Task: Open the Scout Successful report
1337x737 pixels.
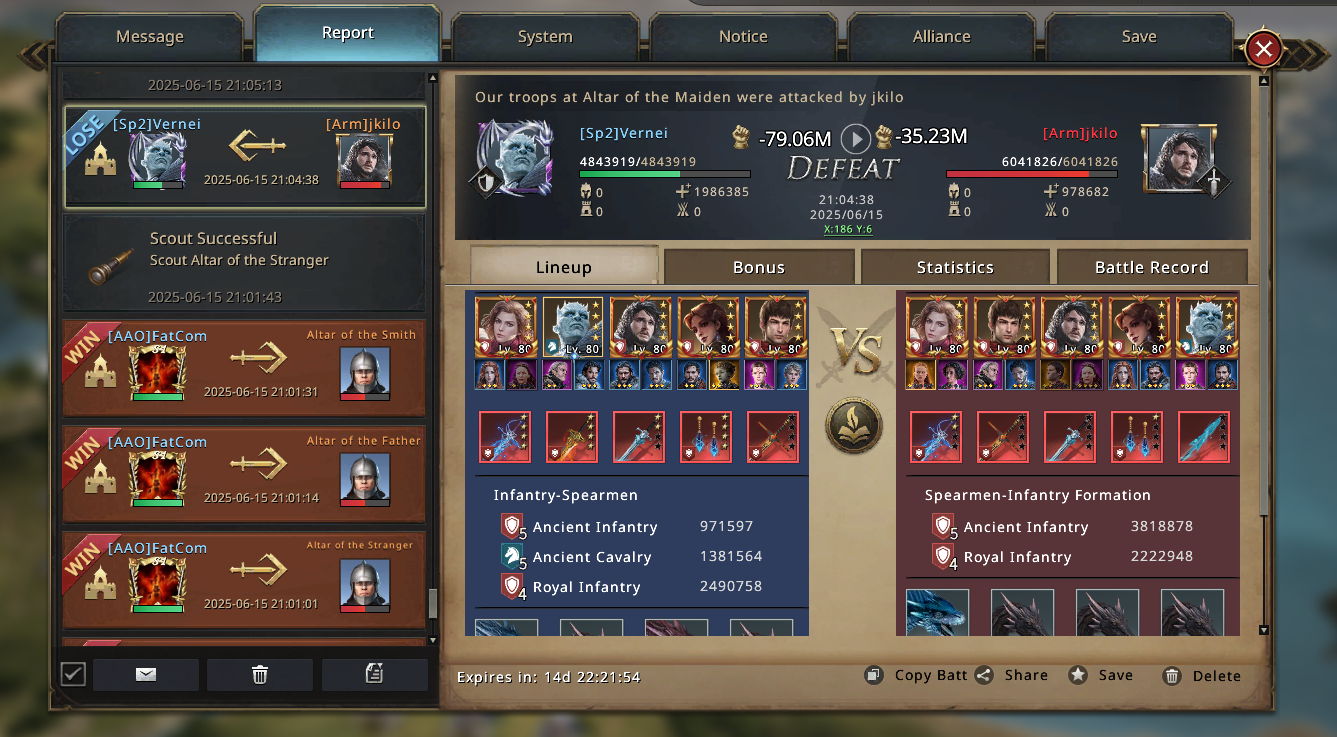Action: point(244,262)
